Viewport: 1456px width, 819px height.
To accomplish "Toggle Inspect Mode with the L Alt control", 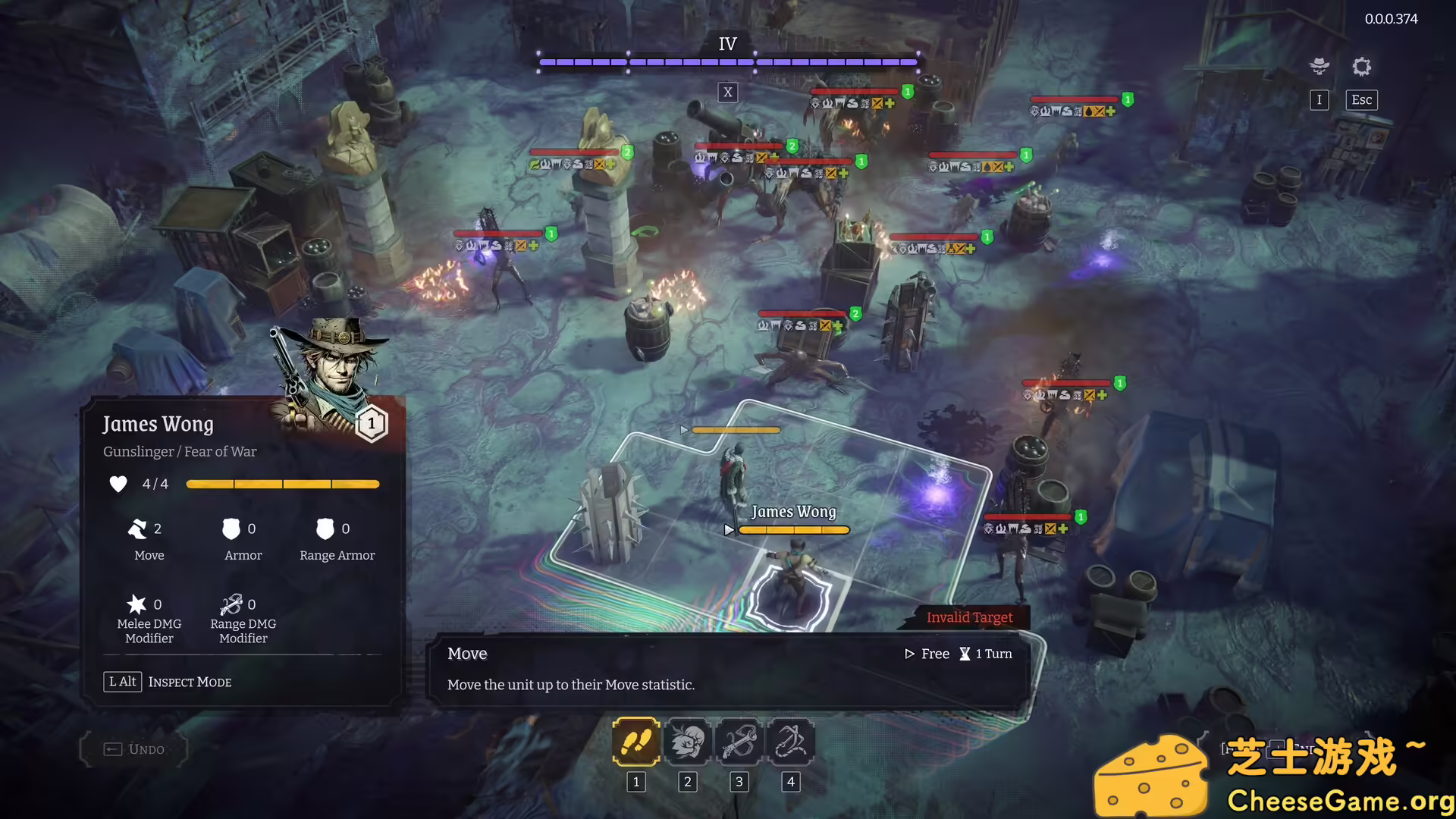I will point(121,681).
